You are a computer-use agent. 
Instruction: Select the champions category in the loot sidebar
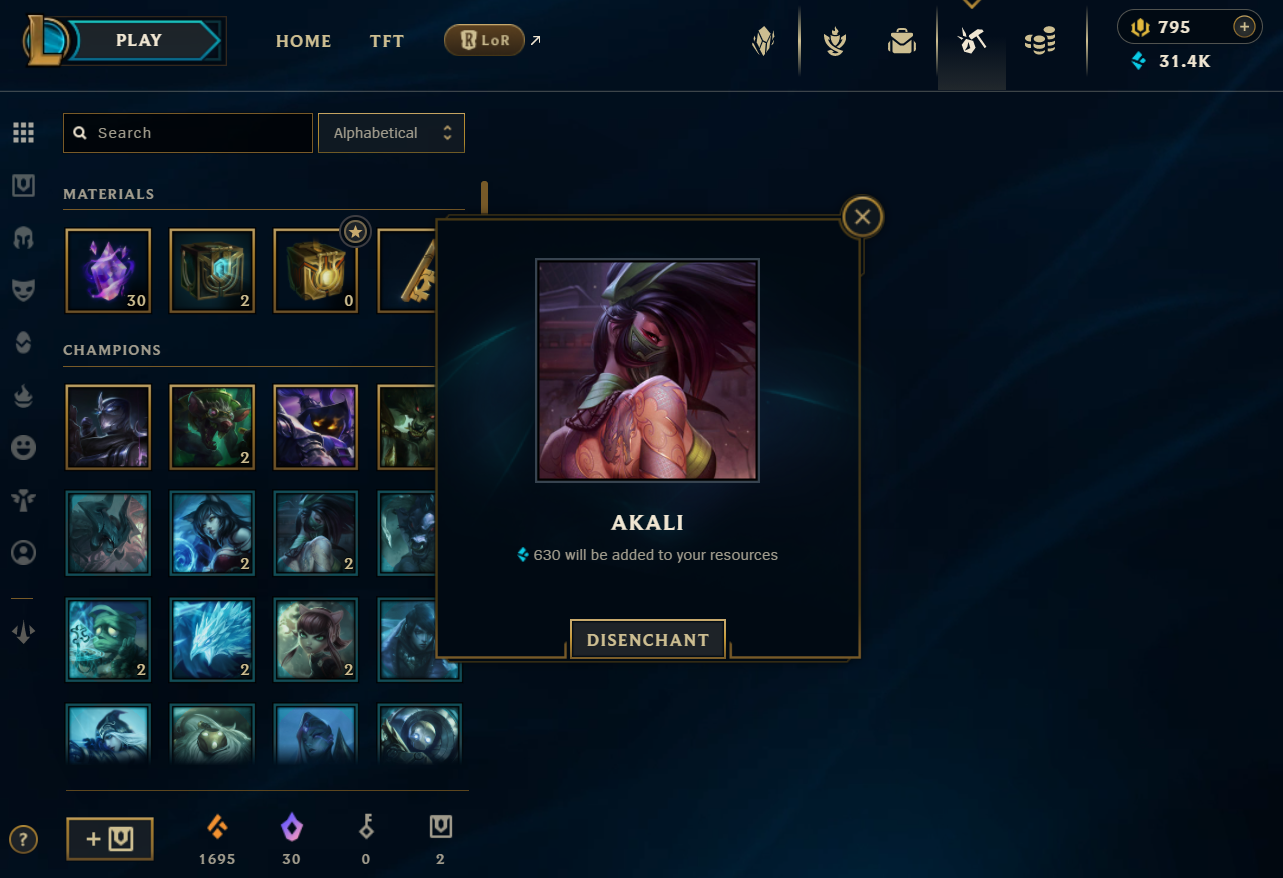(x=23, y=237)
